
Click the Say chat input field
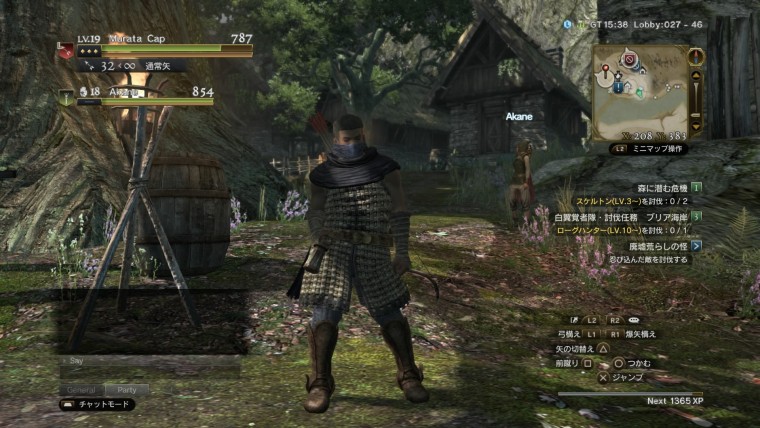150,361
